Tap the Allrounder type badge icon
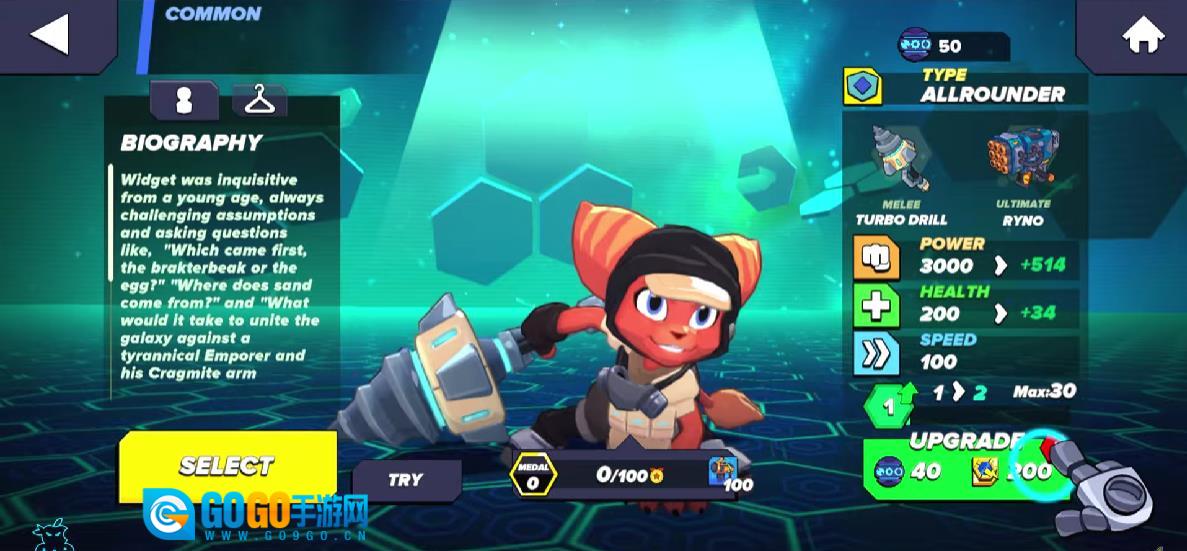 click(862, 87)
